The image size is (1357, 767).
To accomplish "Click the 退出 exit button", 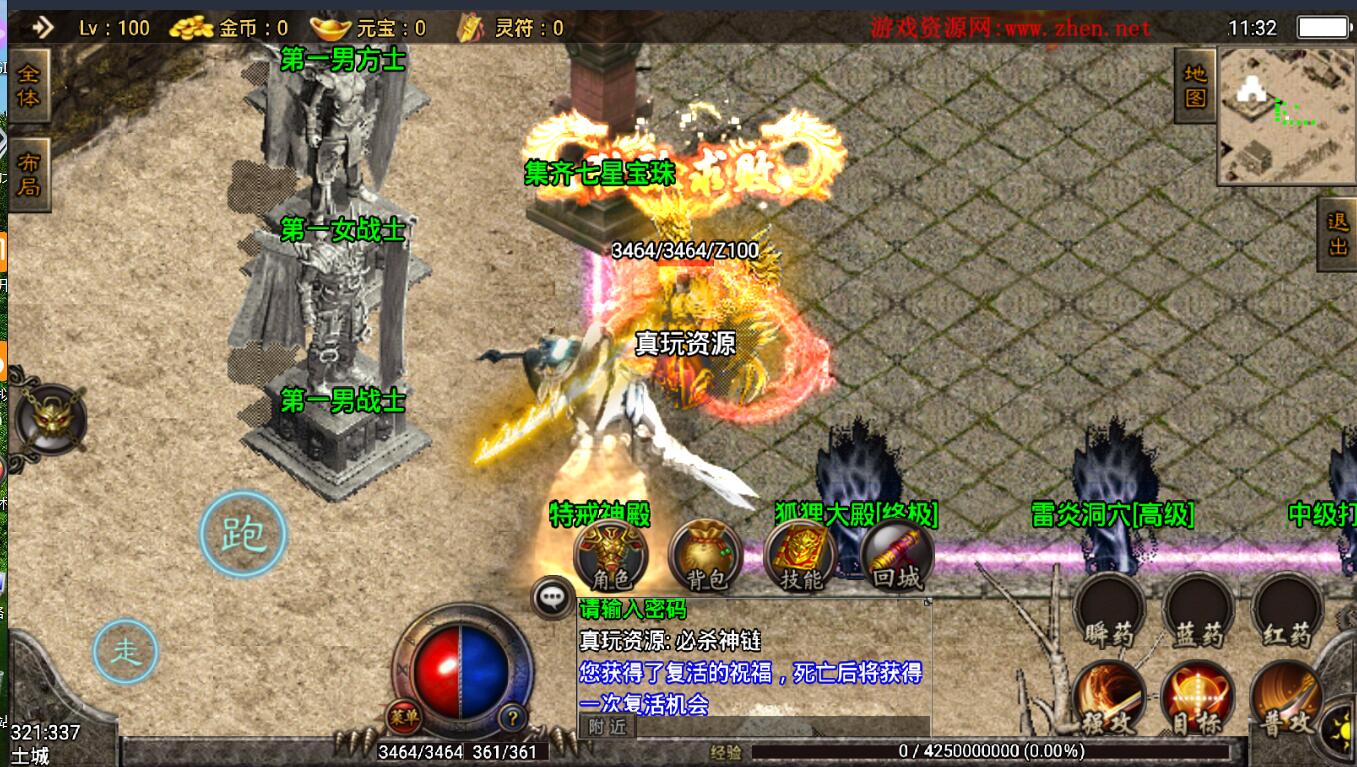I will click(x=1337, y=235).
